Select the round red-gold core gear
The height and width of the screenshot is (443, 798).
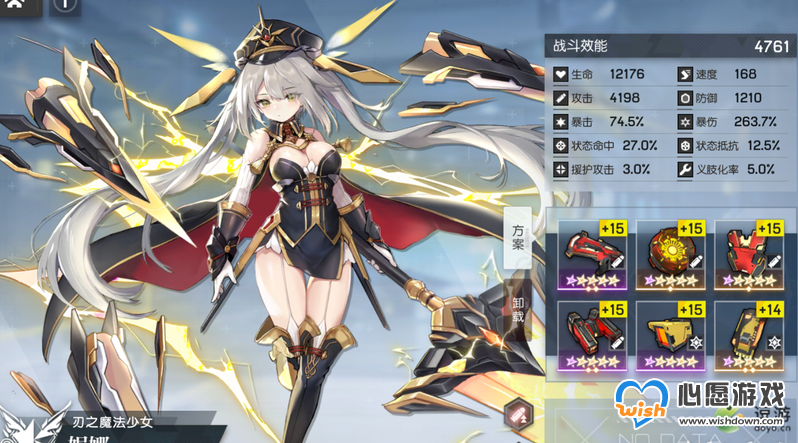(x=674, y=250)
